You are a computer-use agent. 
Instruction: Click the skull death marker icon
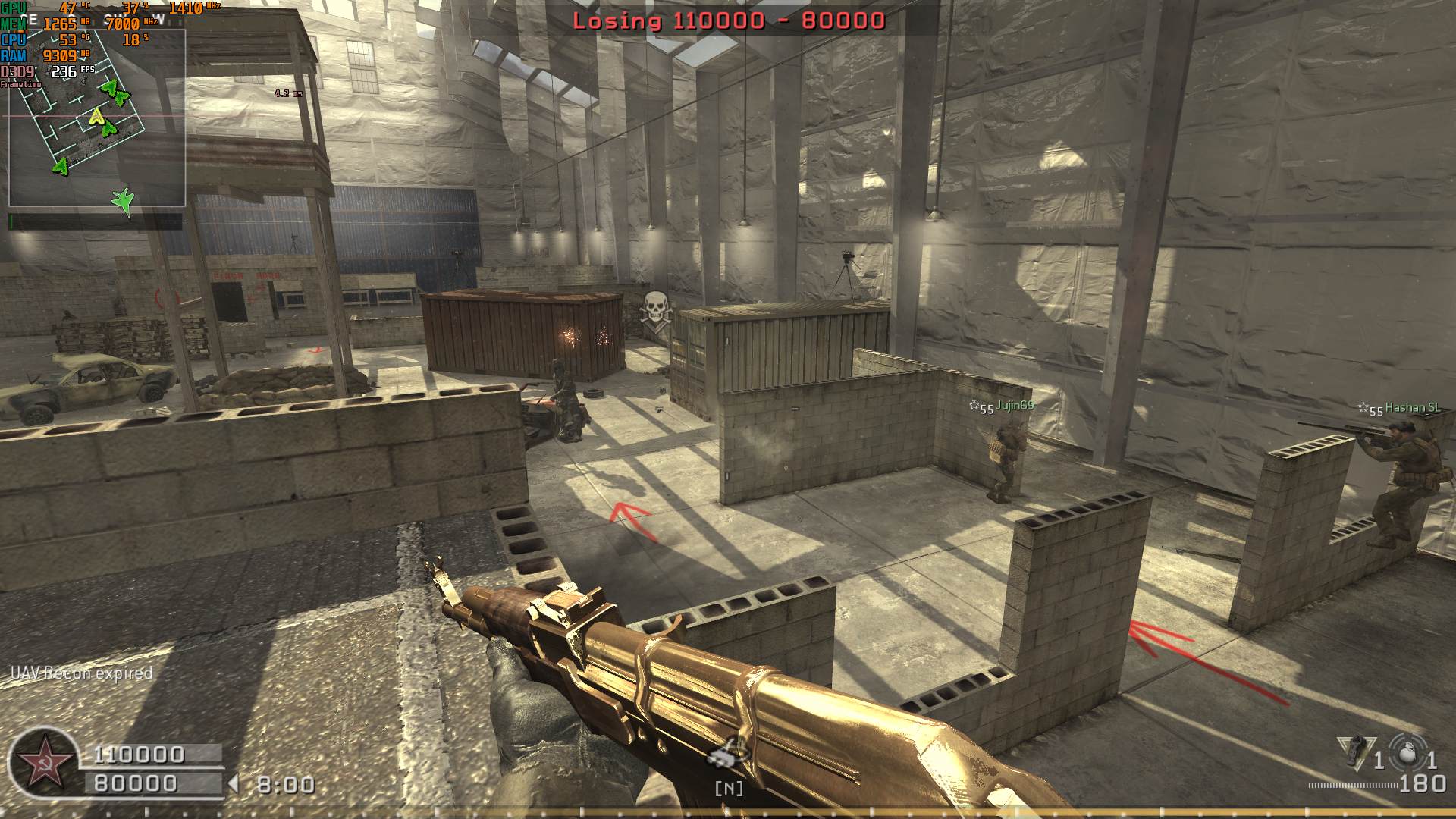pyautogui.click(x=654, y=309)
